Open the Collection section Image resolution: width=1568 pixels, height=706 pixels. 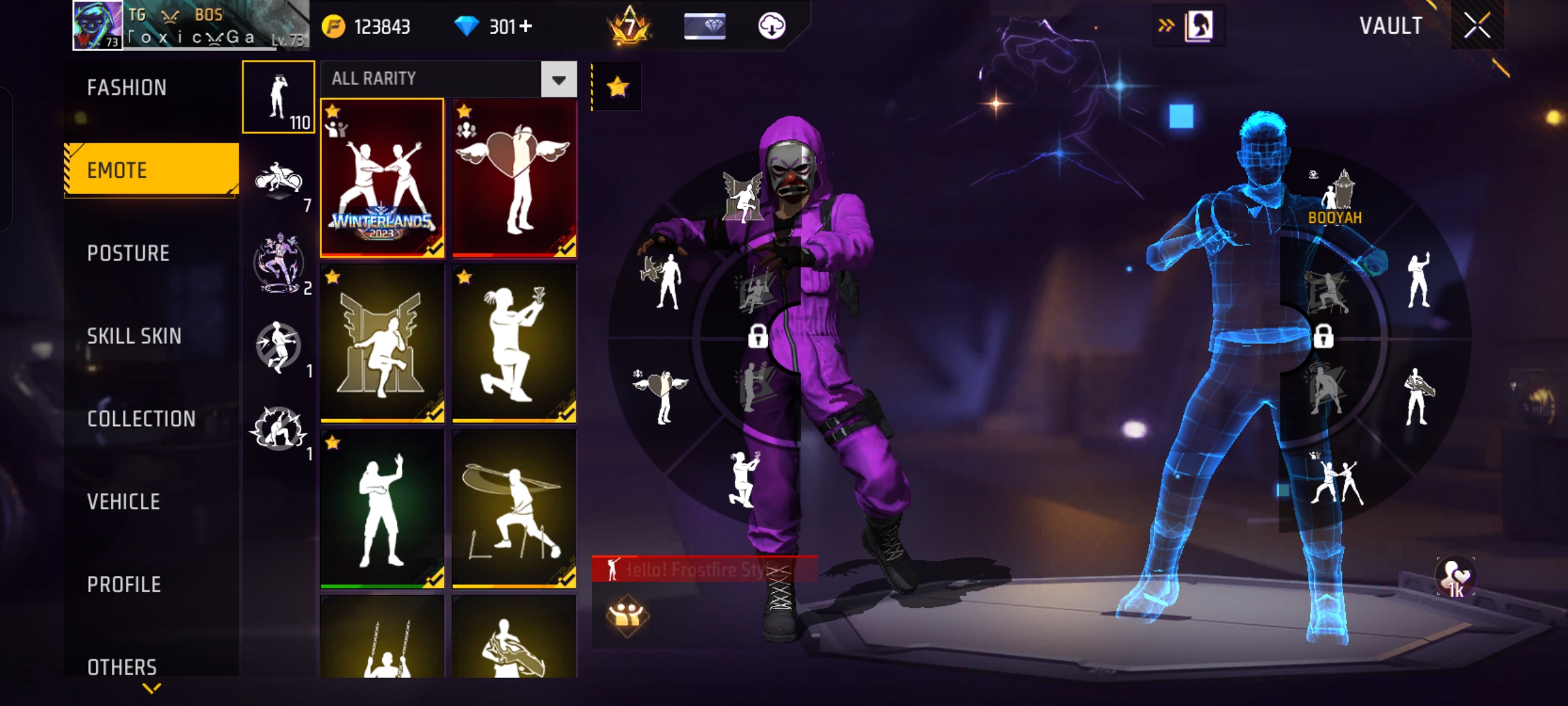pyautogui.click(x=141, y=419)
